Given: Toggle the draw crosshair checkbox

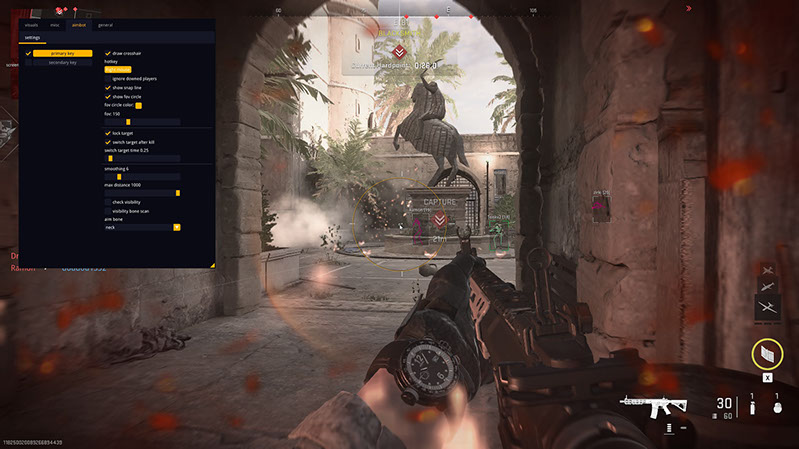Looking at the screenshot, I should (x=108, y=53).
